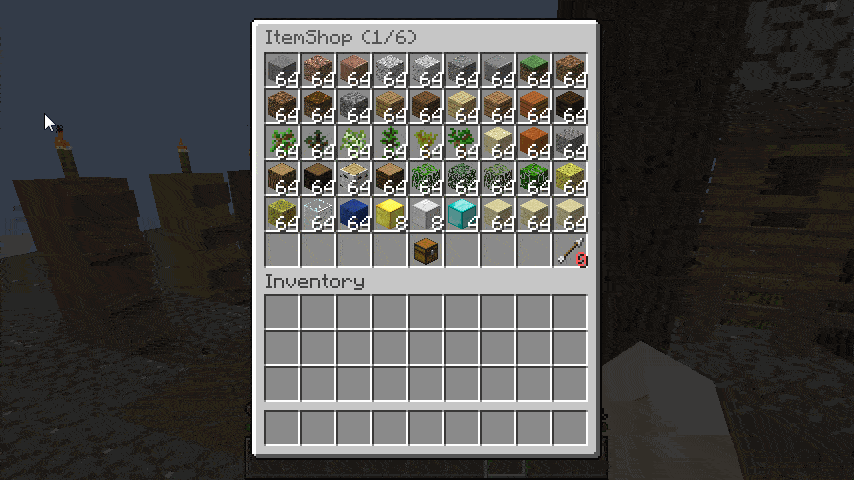Click the arrow item for the next page
The image size is (854, 480).
[570, 250]
